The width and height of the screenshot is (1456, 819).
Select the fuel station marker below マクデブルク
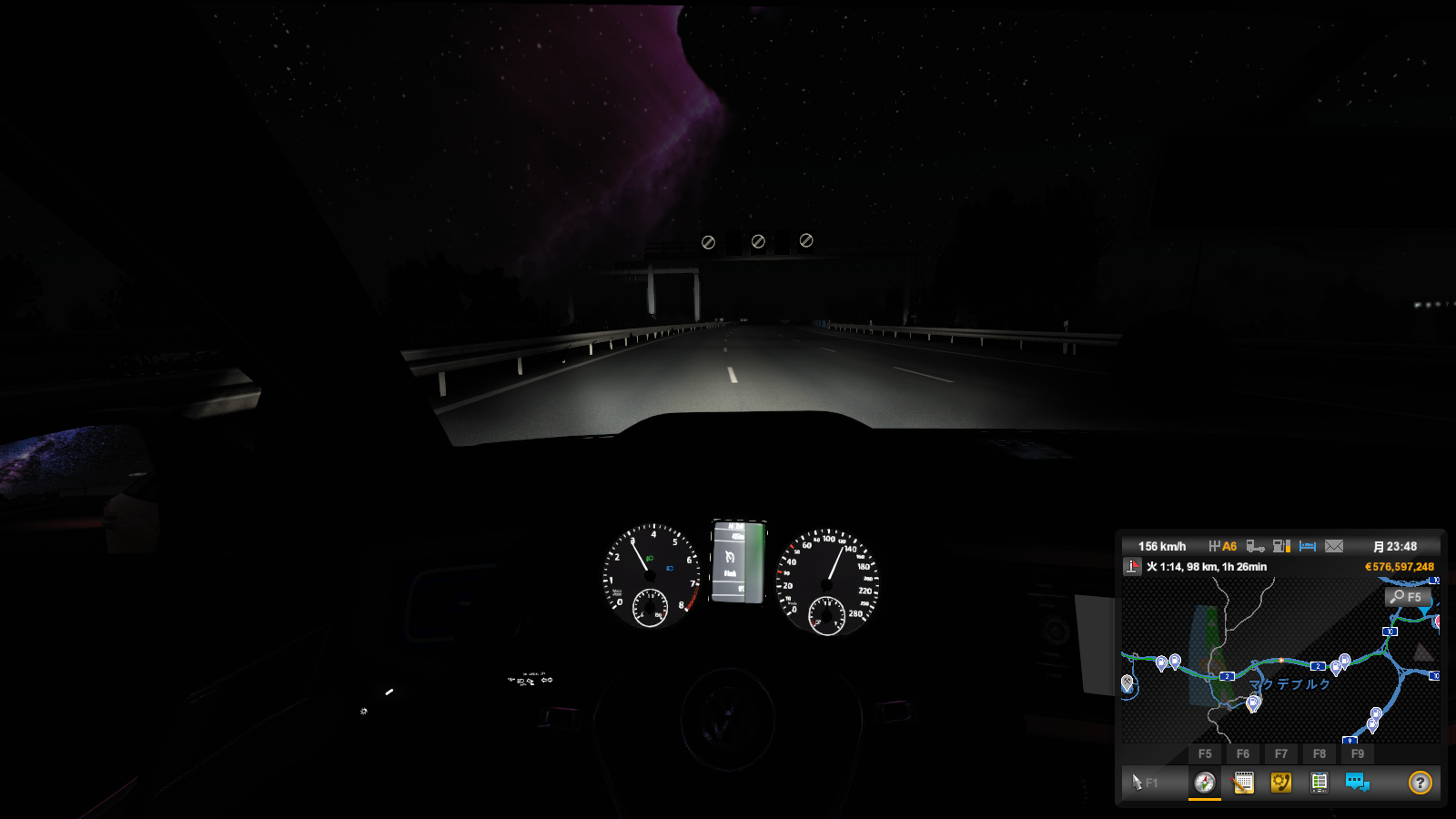click(x=1253, y=703)
